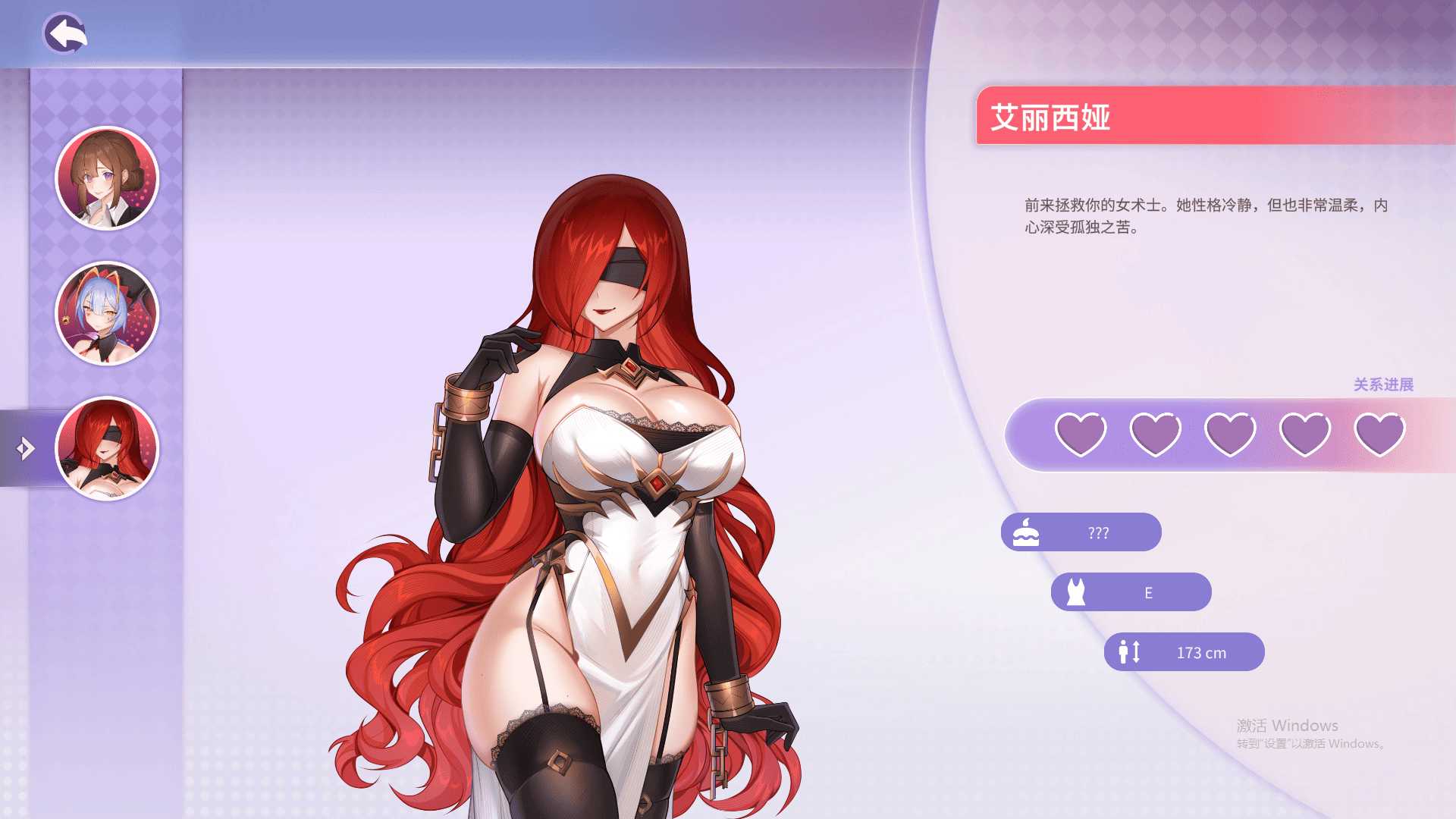The width and height of the screenshot is (1456, 819).
Task: Select the red-haired blindfolded girl portrait
Action: tap(107, 449)
